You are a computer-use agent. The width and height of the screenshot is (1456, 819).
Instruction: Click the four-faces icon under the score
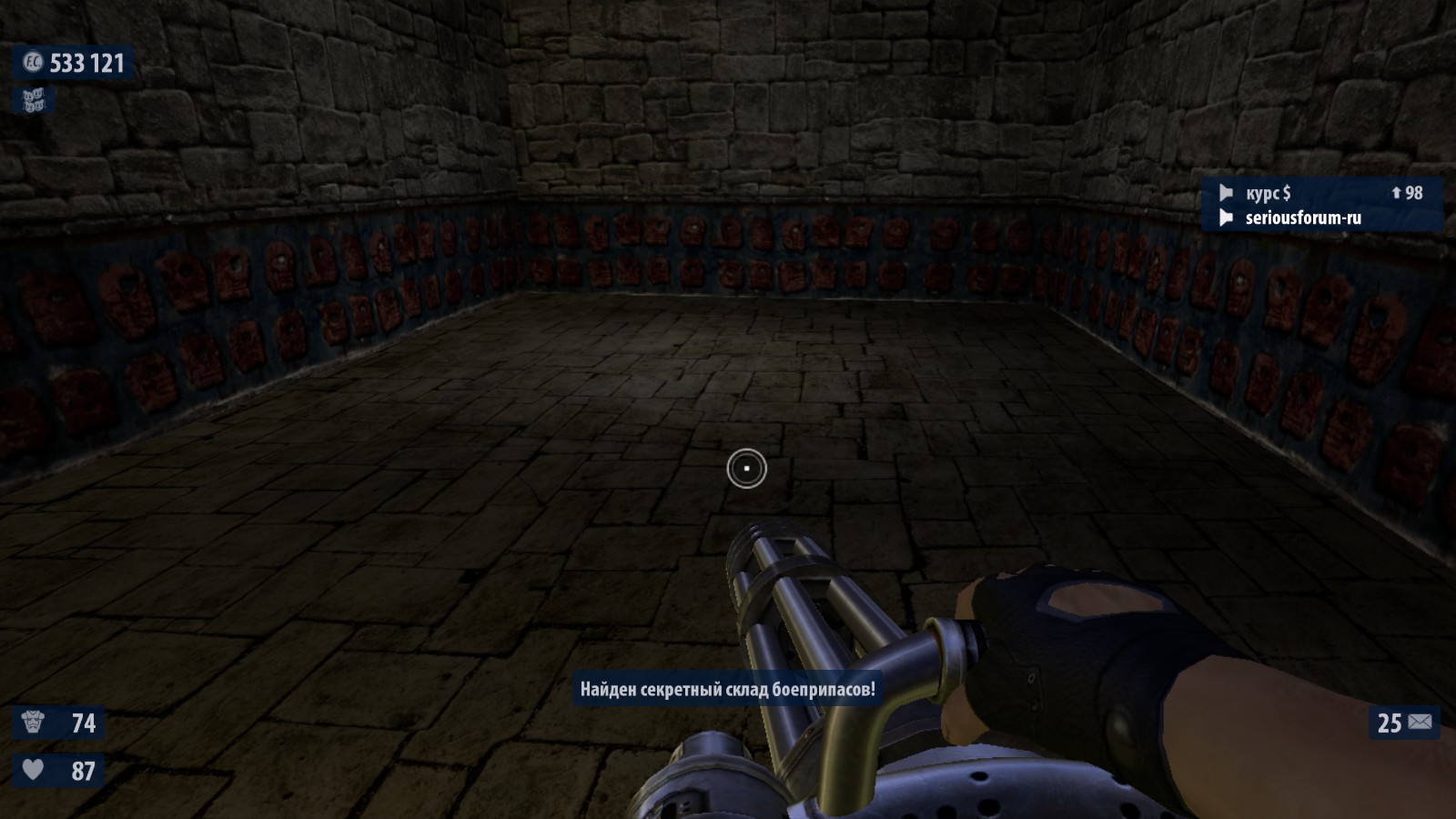34,100
